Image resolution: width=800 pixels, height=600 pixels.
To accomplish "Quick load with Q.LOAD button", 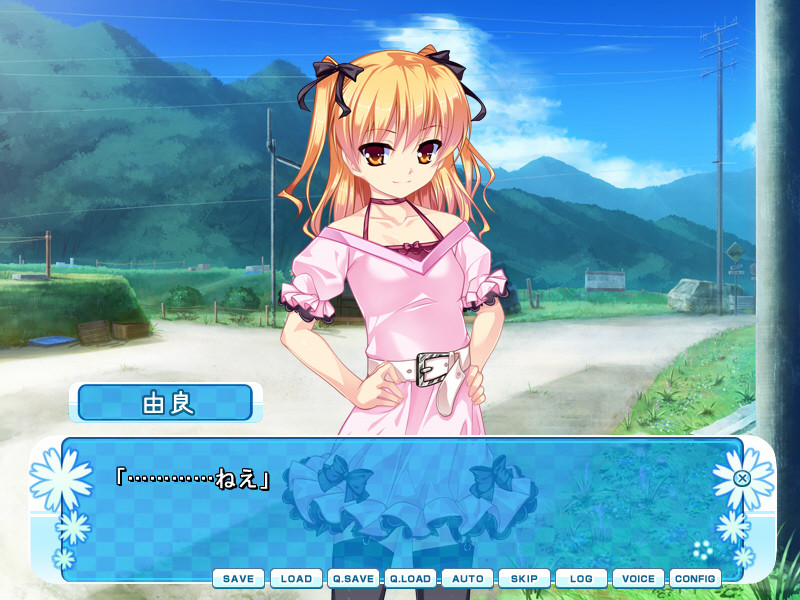I will pos(410,579).
